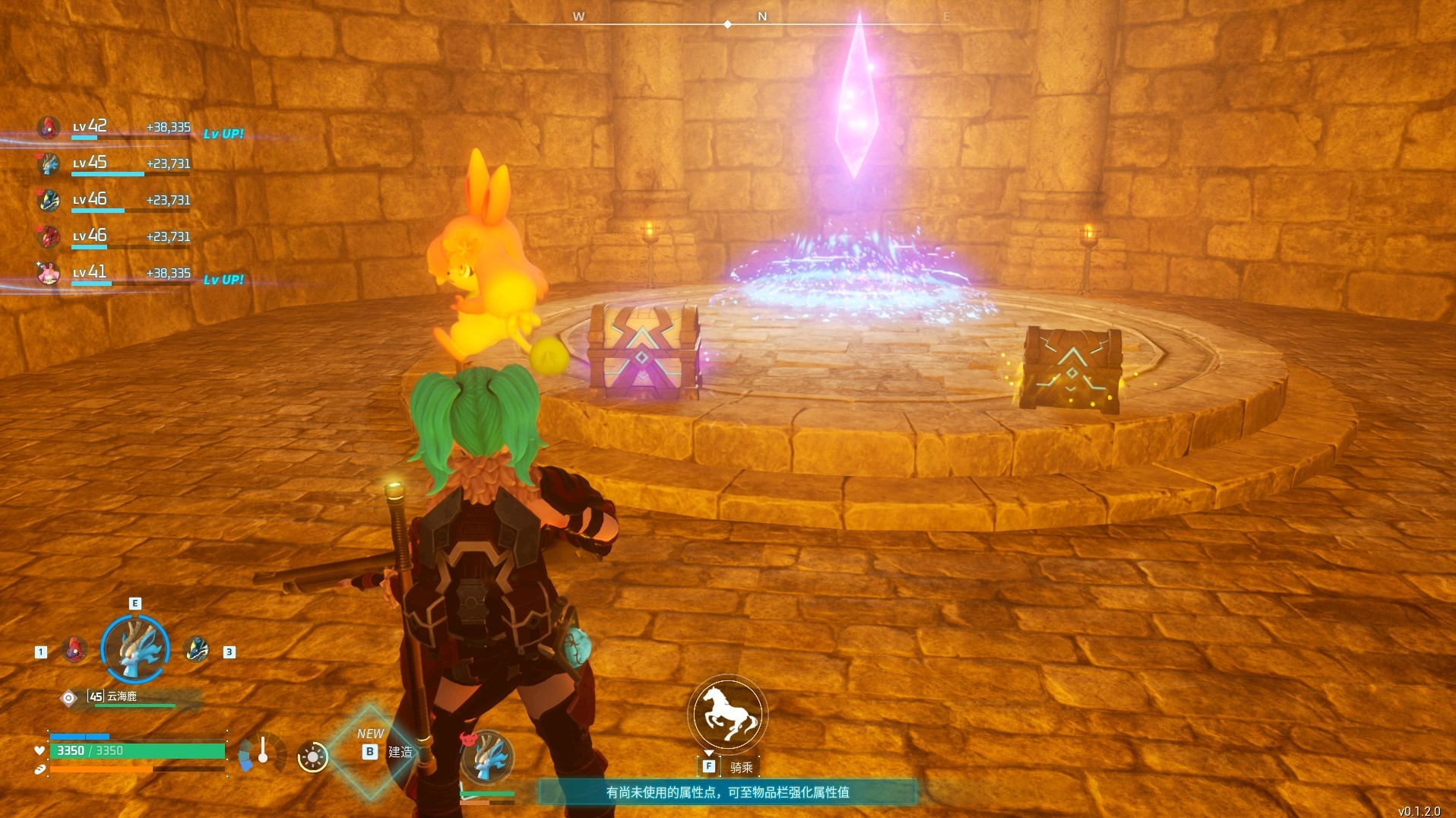The height and width of the screenshot is (818, 1456).
Task: Pick the Lv 46 red dragon pal portrait
Action: point(49,236)
